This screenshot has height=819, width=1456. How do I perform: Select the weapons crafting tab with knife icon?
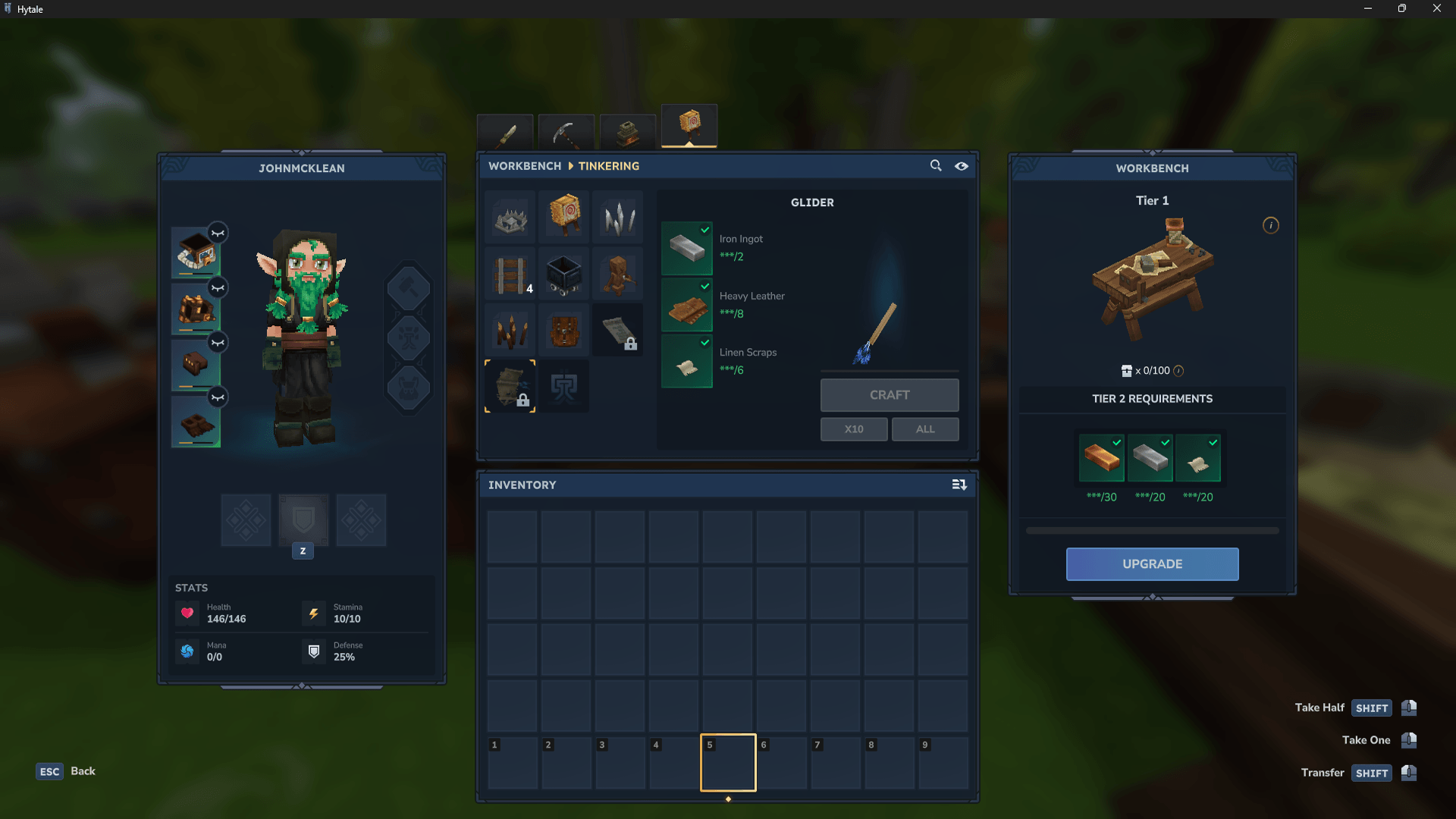pos(504,133)
